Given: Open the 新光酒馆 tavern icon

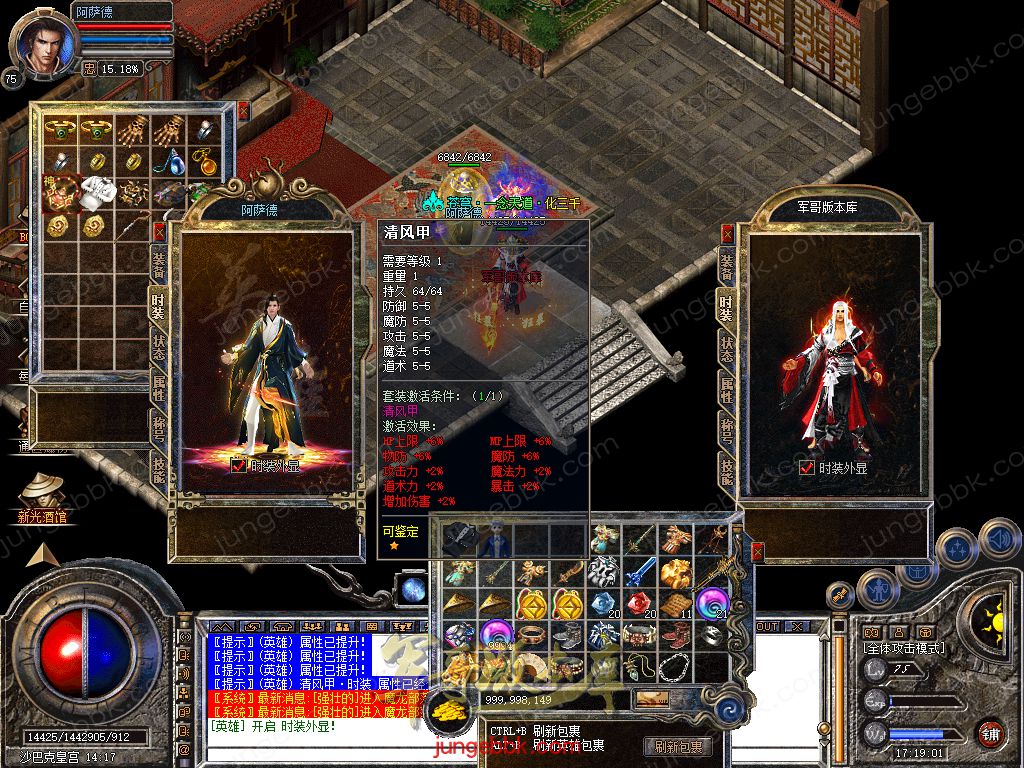Looking at the screenshot, I should pyautogui.click(x=43, y=492).
